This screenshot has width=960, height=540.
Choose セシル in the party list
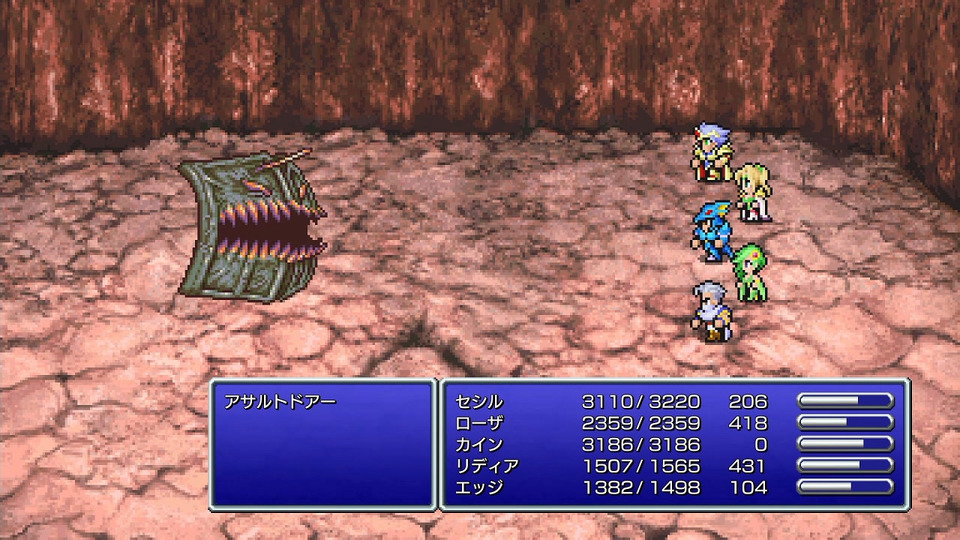pos(479,402)
